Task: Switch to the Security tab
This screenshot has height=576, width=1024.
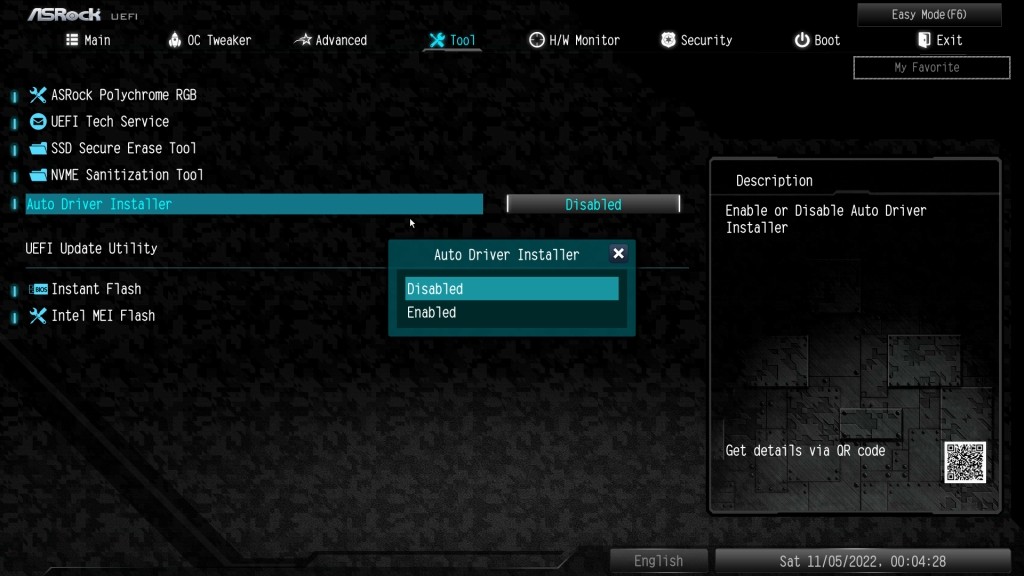Action: 696,40
